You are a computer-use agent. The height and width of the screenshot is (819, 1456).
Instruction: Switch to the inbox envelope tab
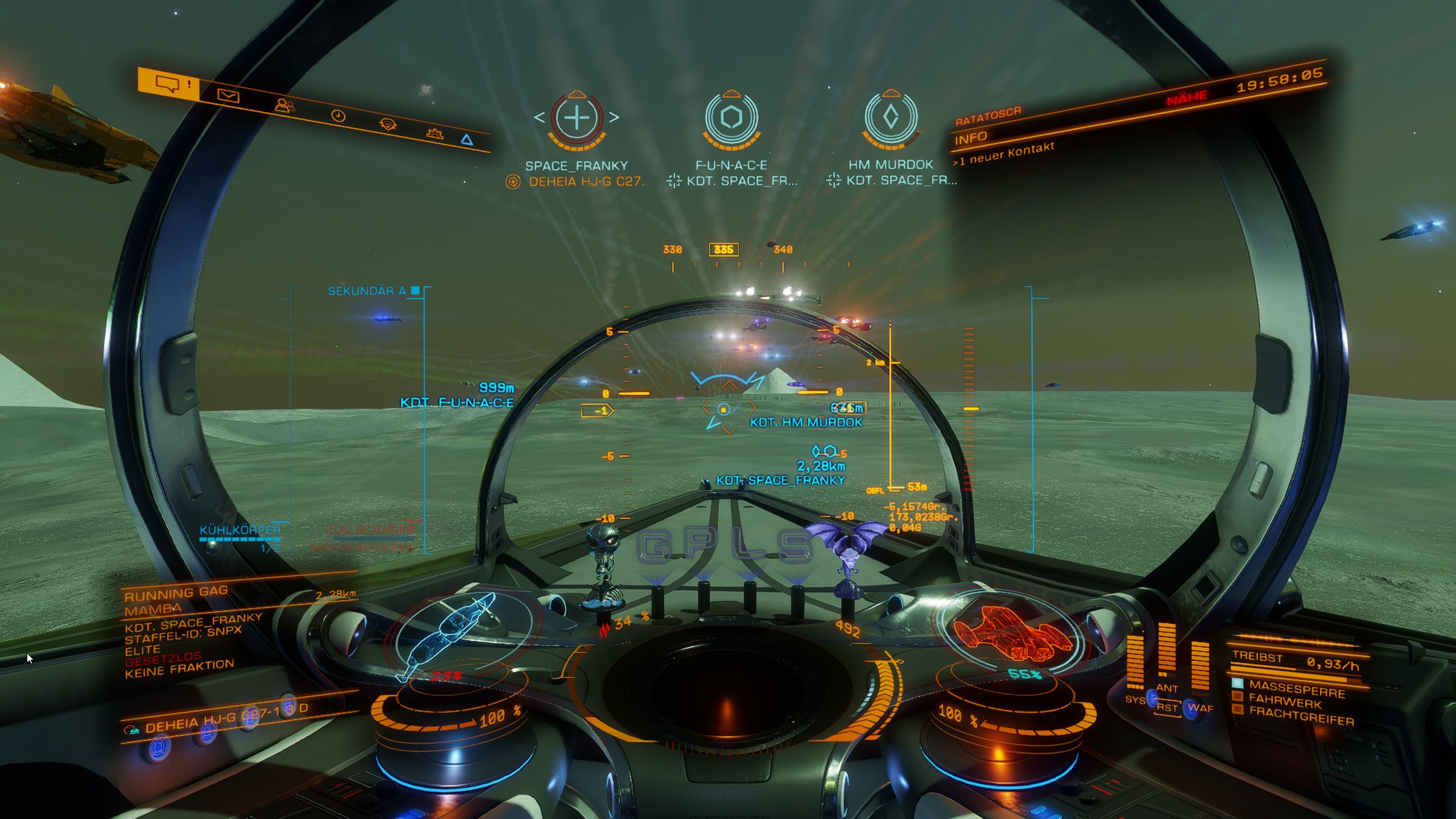[229, 96]
